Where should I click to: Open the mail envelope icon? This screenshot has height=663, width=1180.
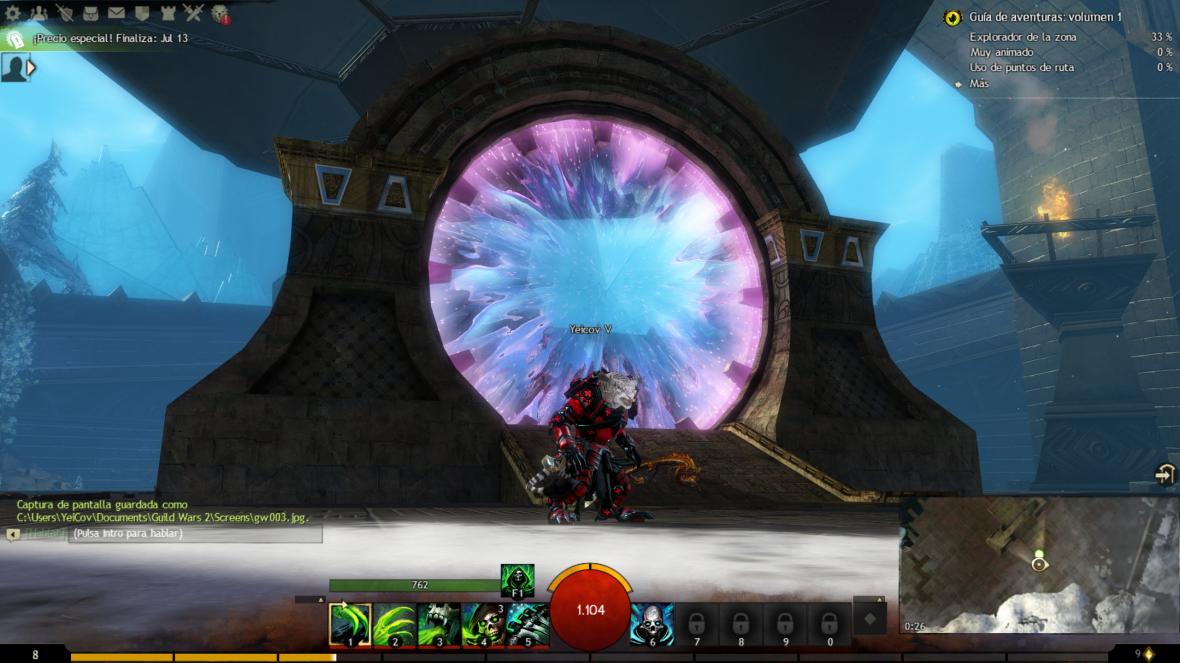116,13
